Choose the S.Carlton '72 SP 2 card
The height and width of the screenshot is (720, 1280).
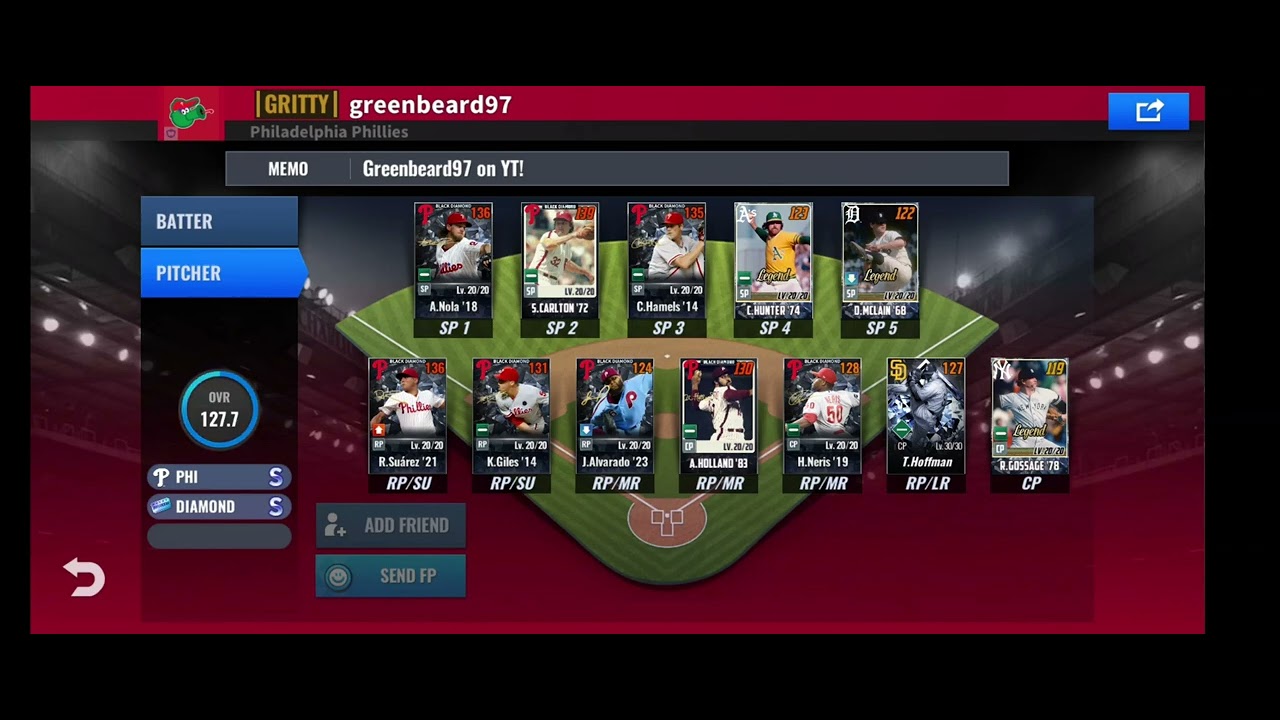click(x=560, y=260)
